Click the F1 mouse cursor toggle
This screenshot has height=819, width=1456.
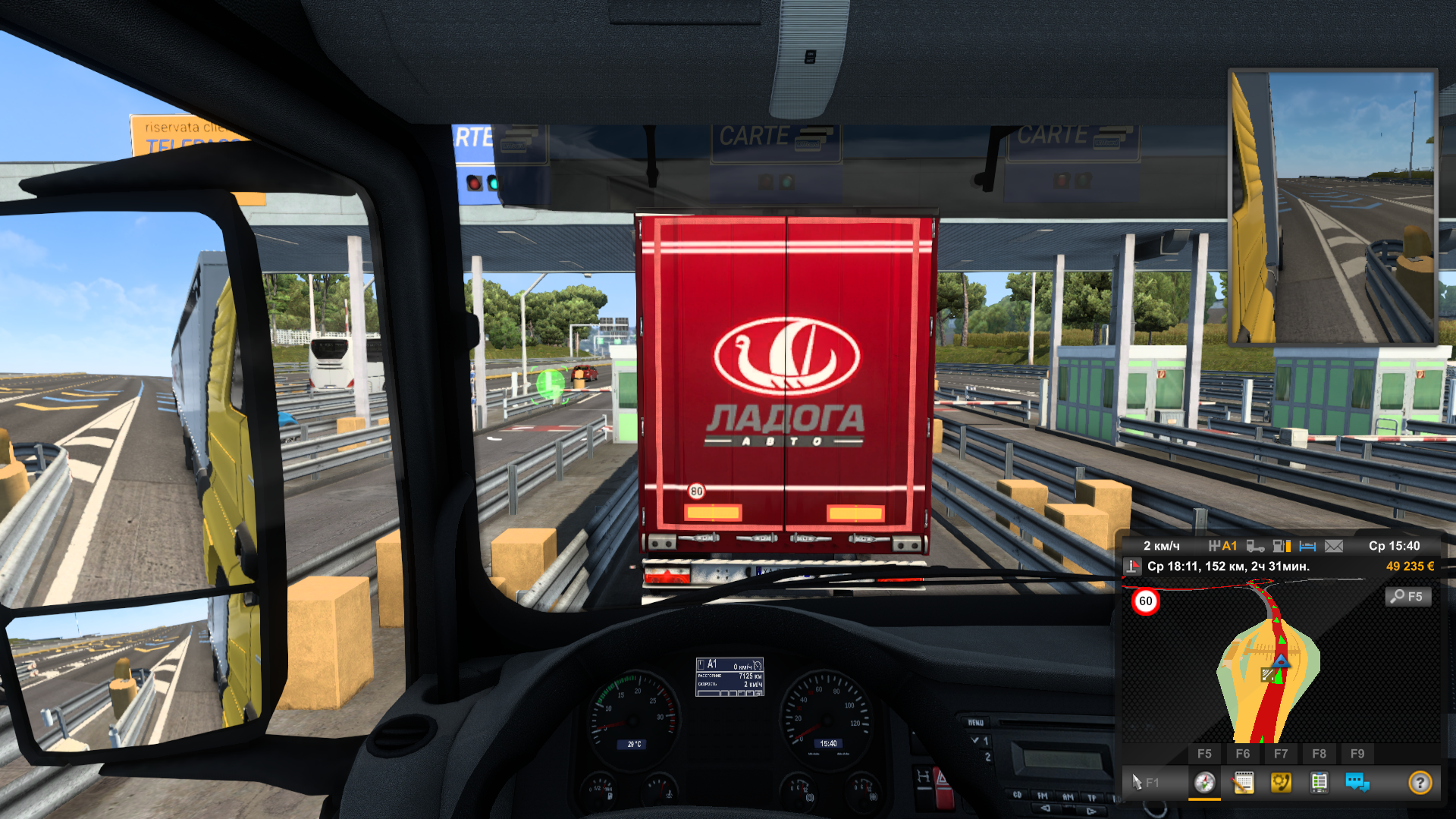tap(1144, 782)
